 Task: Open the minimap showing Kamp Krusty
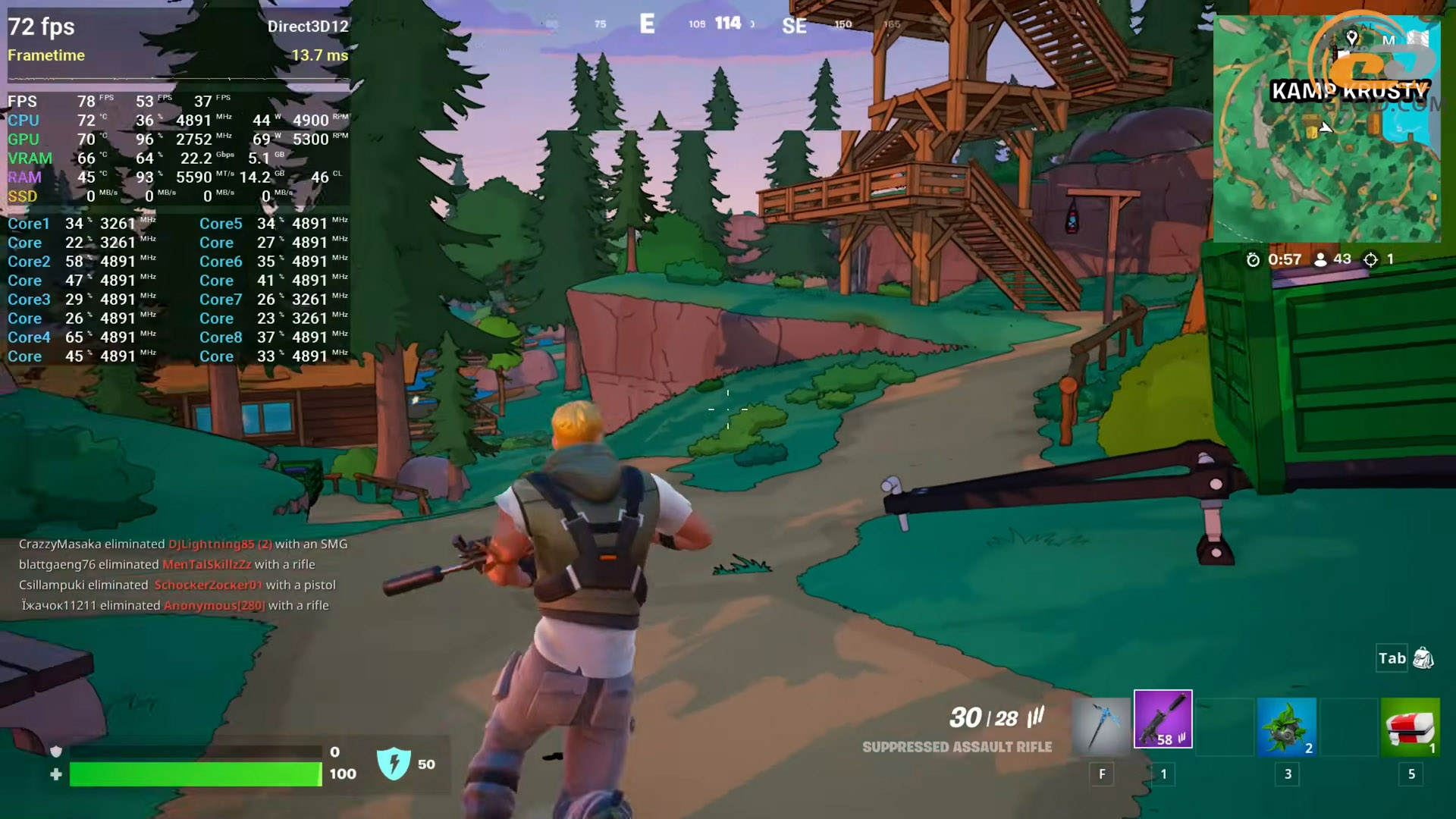coord(1326,129)
